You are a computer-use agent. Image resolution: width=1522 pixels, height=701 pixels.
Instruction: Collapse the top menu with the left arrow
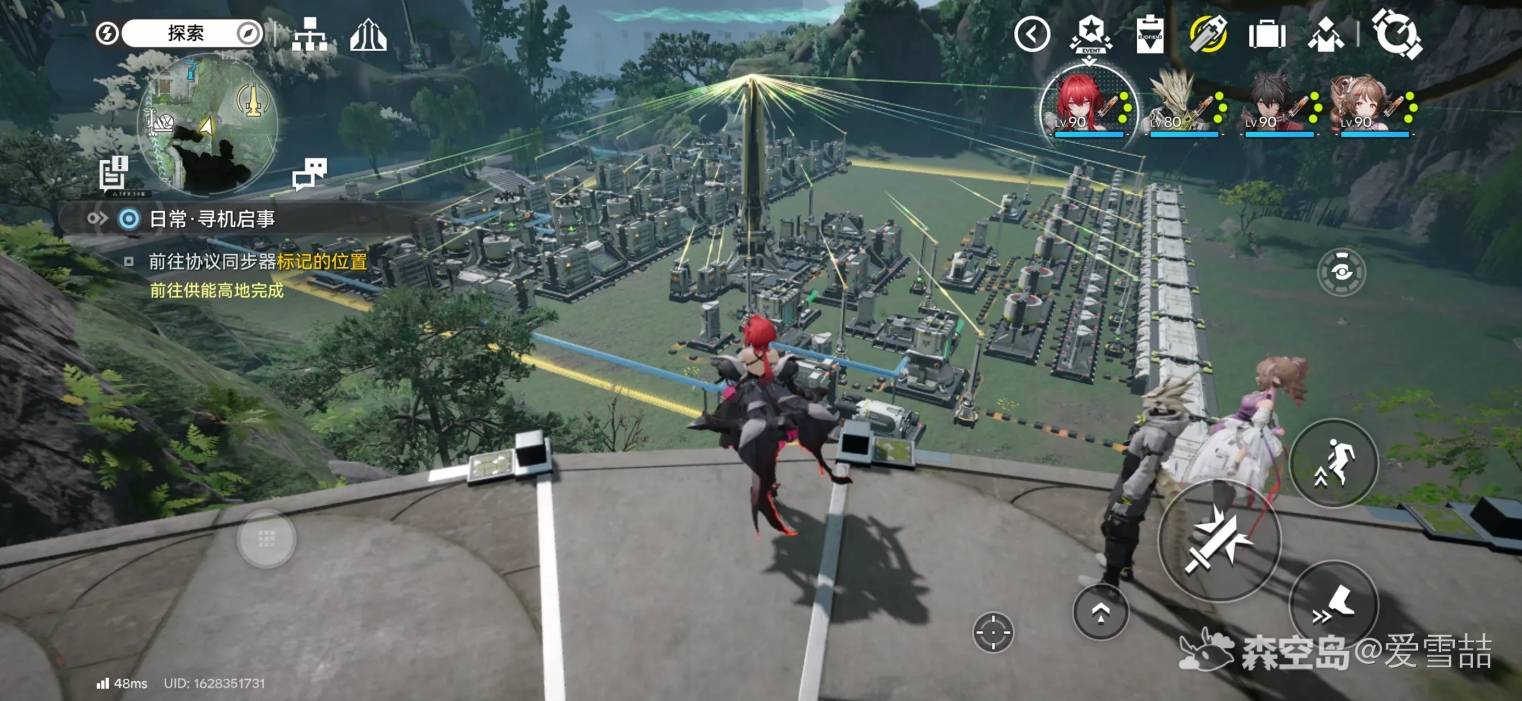[1032, 35]
